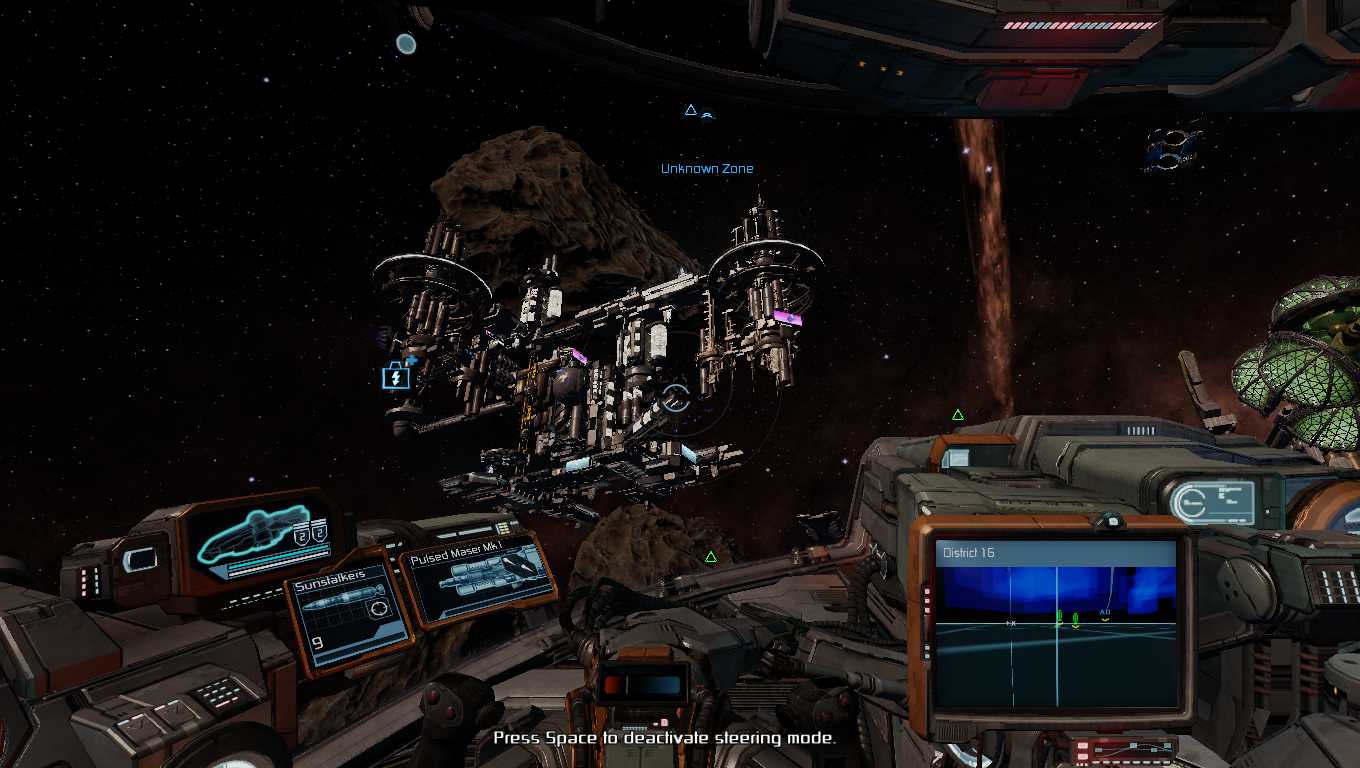
Task: Open the District 16 radar monitor
Action: 1056,625
